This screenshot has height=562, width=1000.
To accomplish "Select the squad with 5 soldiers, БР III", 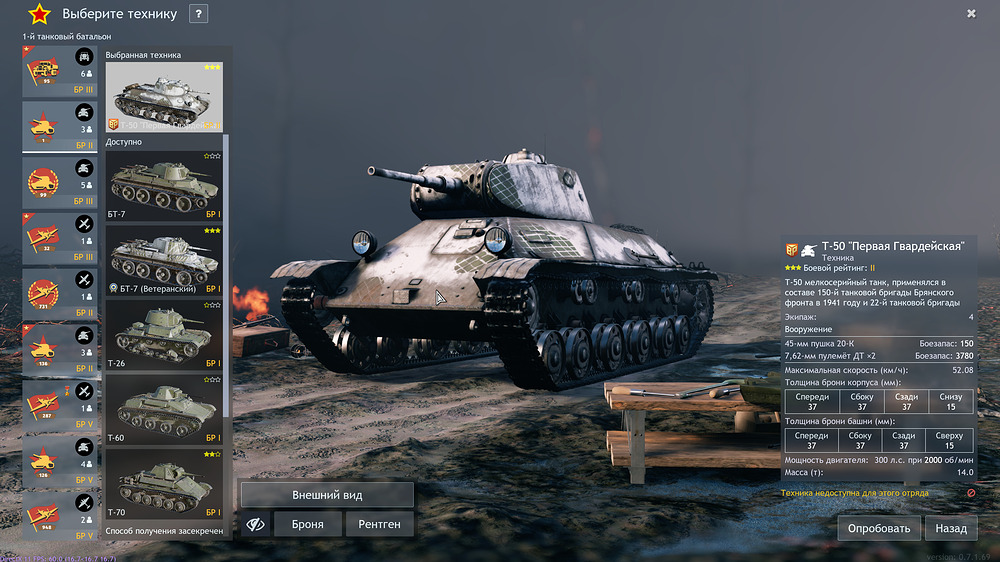I will tap(60, 182).
